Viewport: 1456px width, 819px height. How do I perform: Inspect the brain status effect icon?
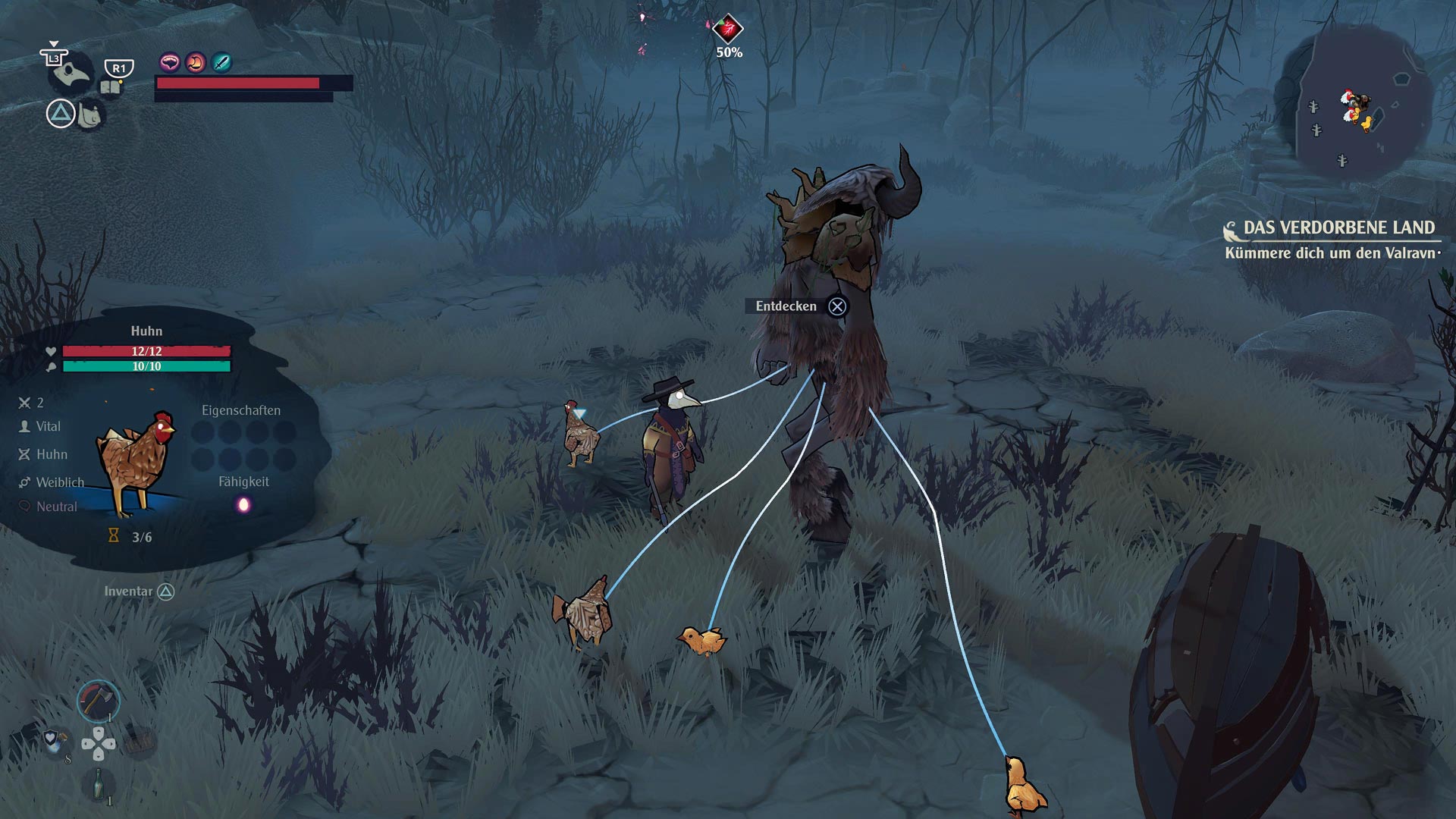point(169,62)
